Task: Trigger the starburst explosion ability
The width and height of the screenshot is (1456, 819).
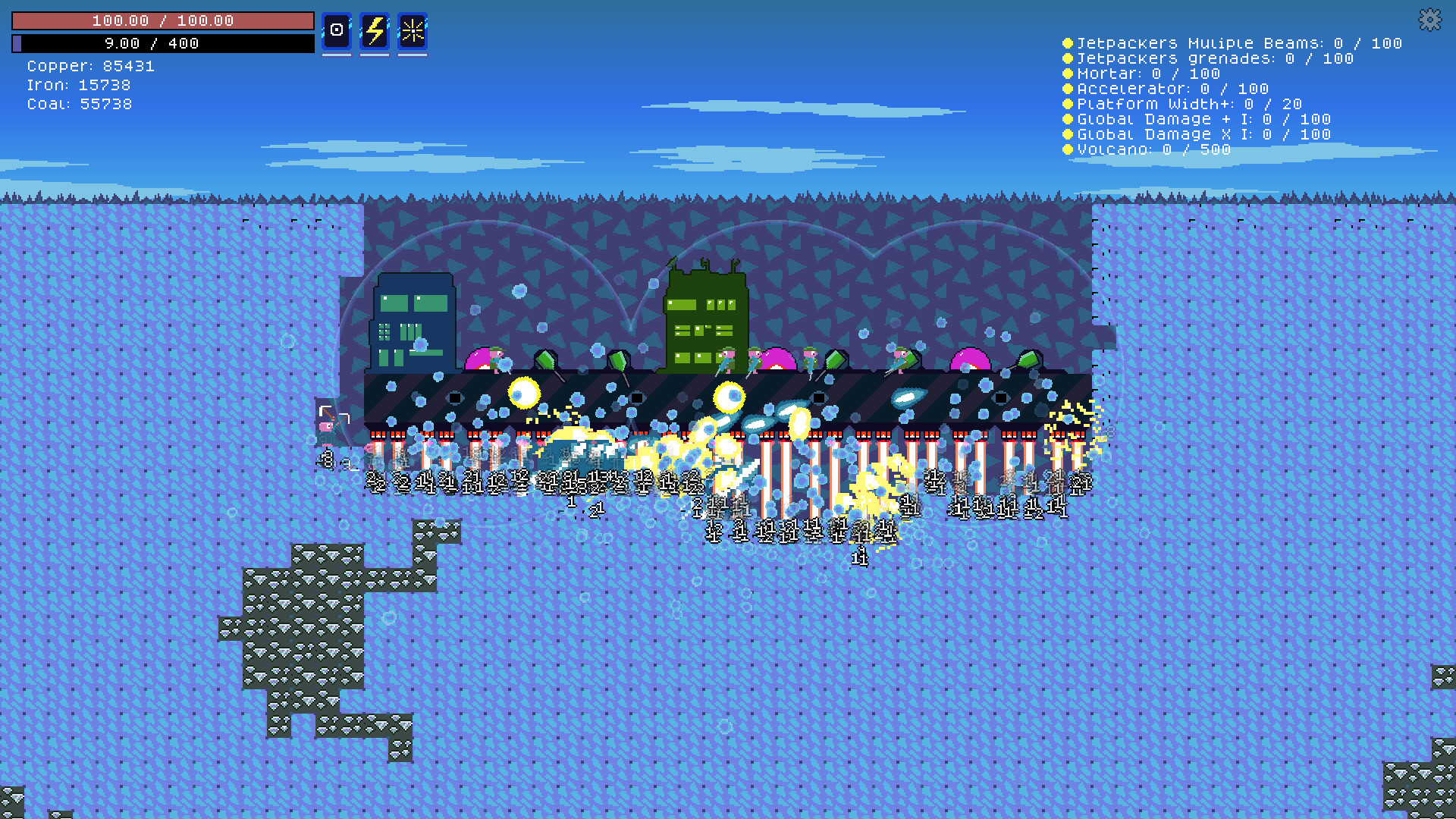Action: [x=412, y=33]
